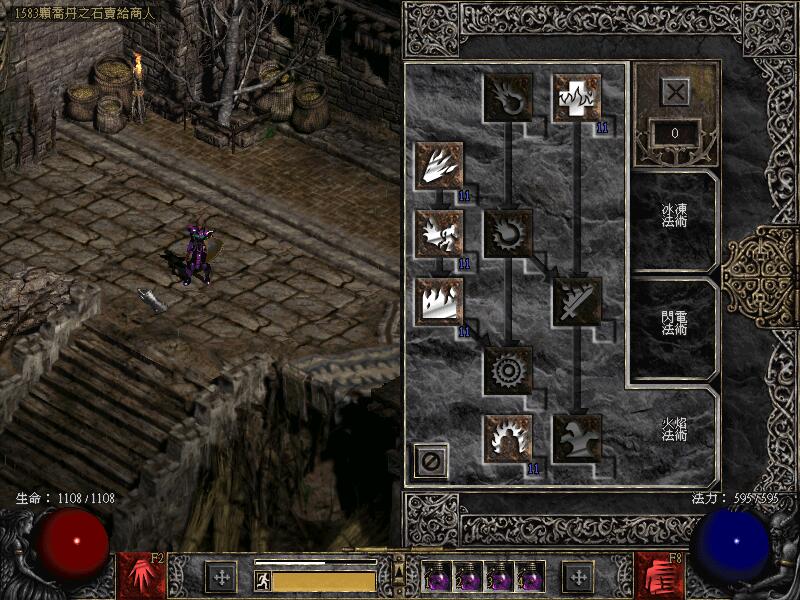This screenshot has height=600, width=800.
Task: Toggle the run/walk button
Action: 263,581
